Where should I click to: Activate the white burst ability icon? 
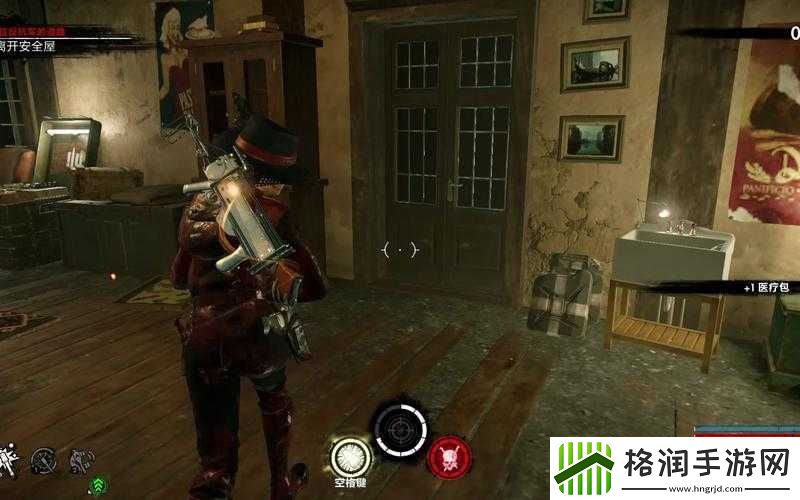(350, 455)
